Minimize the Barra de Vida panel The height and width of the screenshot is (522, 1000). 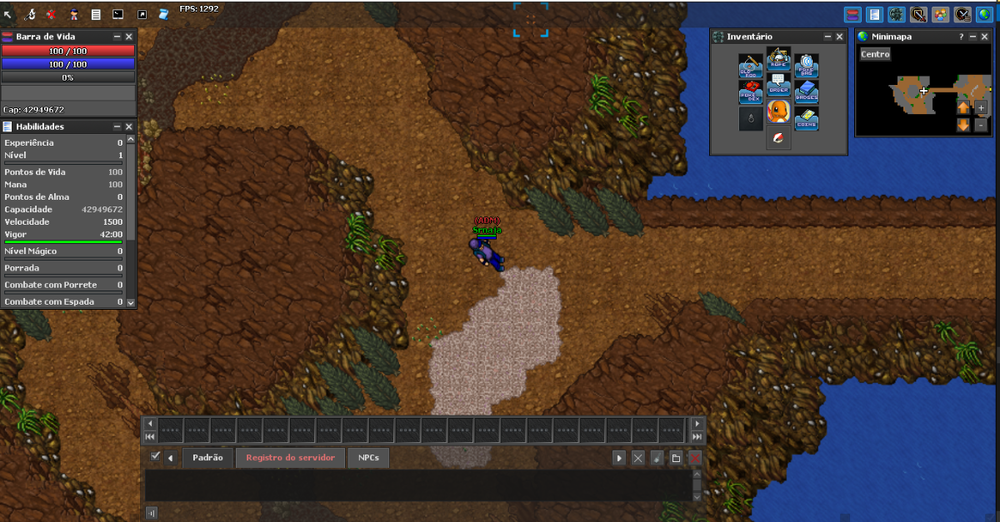[116, 36]
